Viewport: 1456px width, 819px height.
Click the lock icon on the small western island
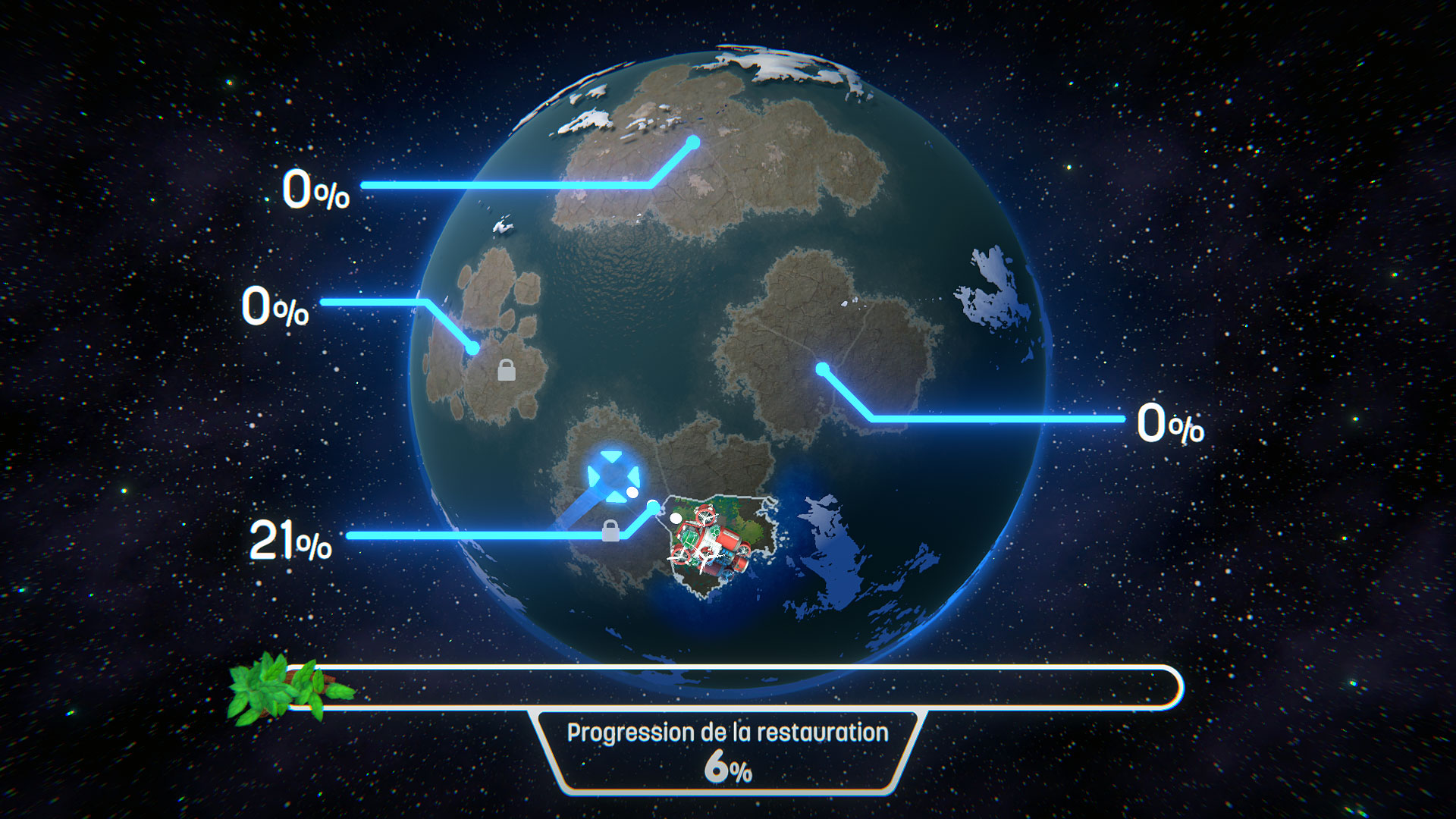coord(507,370)
